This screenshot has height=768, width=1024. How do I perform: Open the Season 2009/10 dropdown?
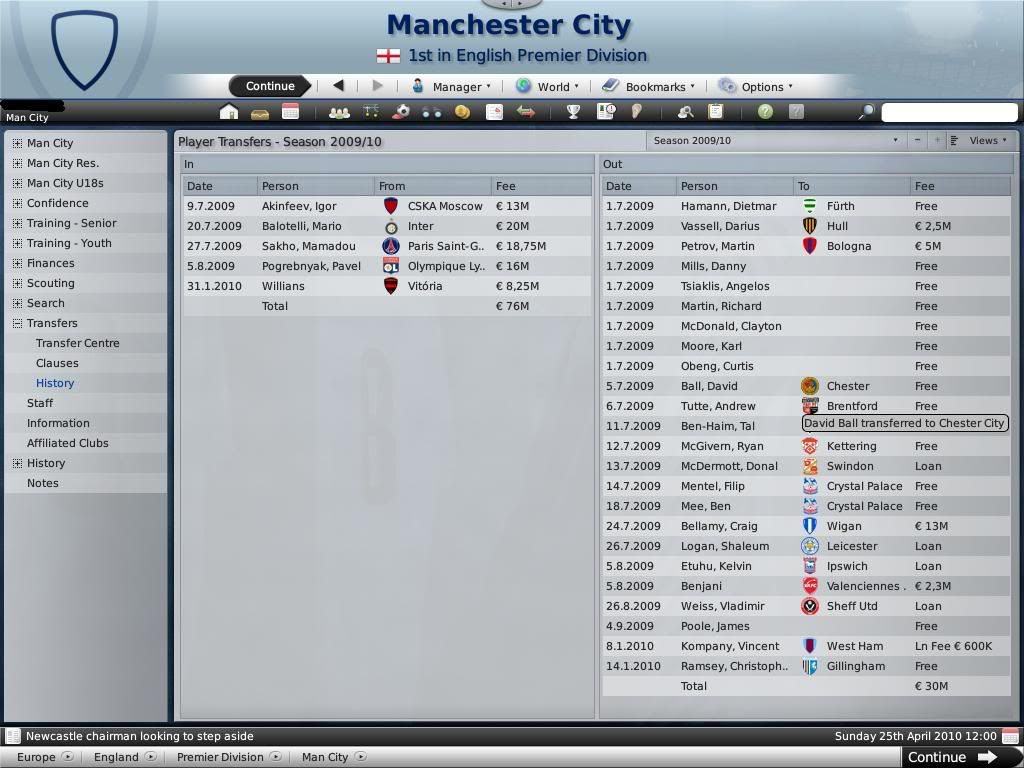click(775, 141)
